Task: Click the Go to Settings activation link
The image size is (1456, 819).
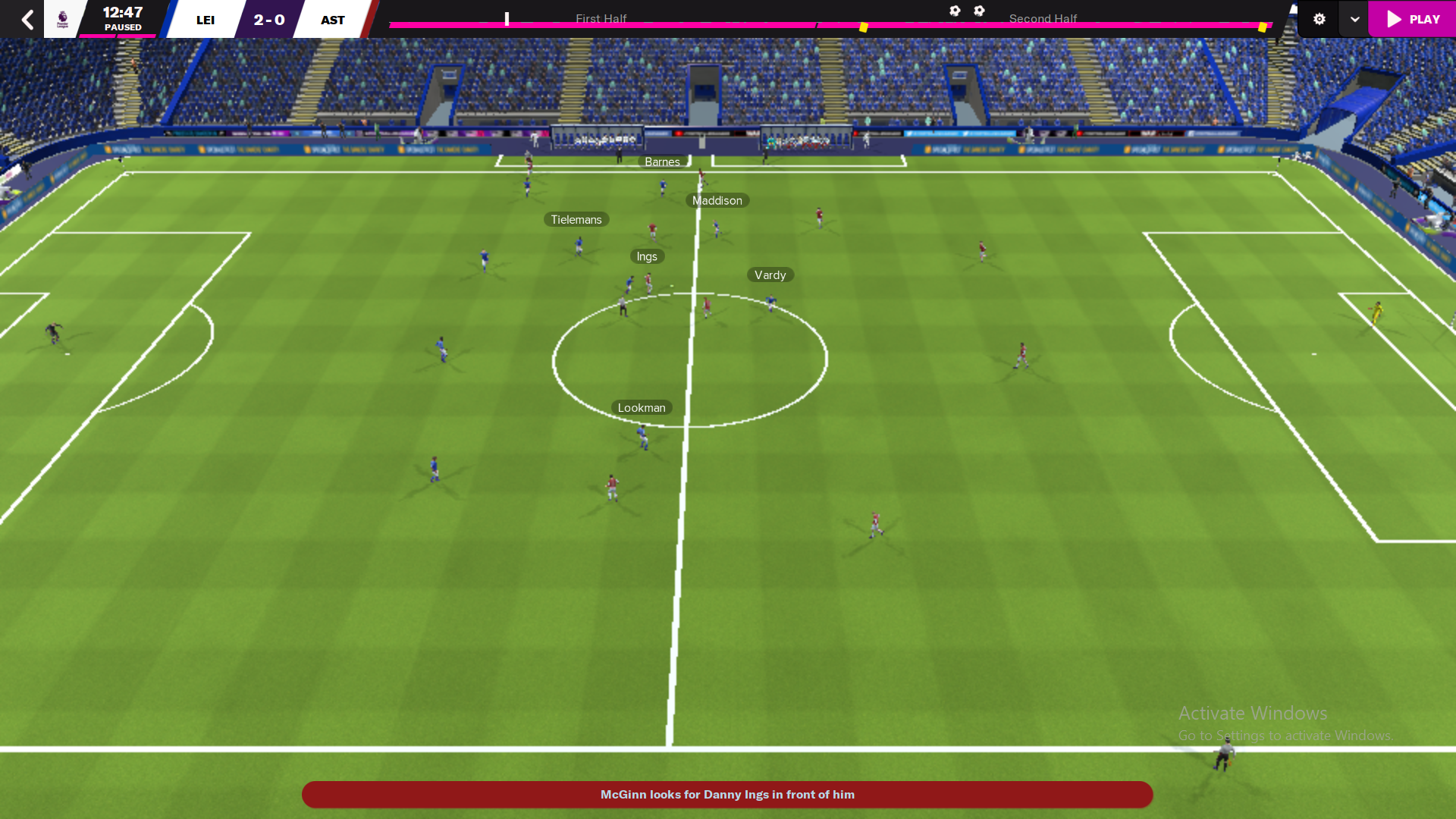Action: pos(1287,735)
